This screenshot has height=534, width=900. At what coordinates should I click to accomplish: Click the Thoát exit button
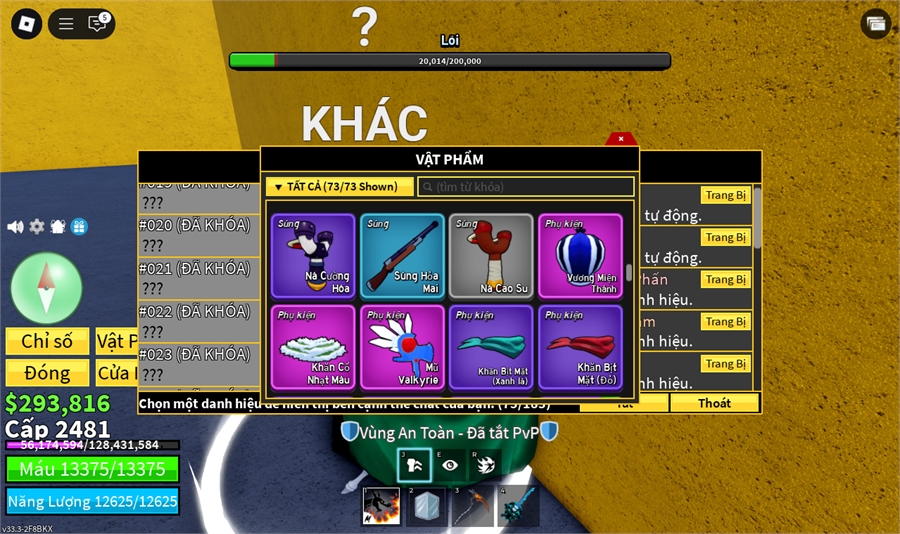[715, 403]
